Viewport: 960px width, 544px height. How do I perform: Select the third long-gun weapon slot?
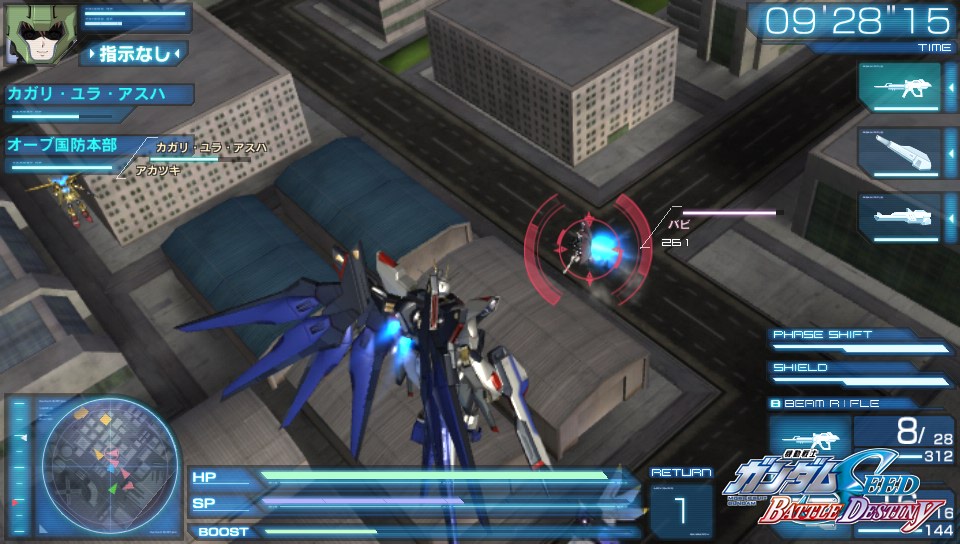pyautogui.click(x=899, y=216)
